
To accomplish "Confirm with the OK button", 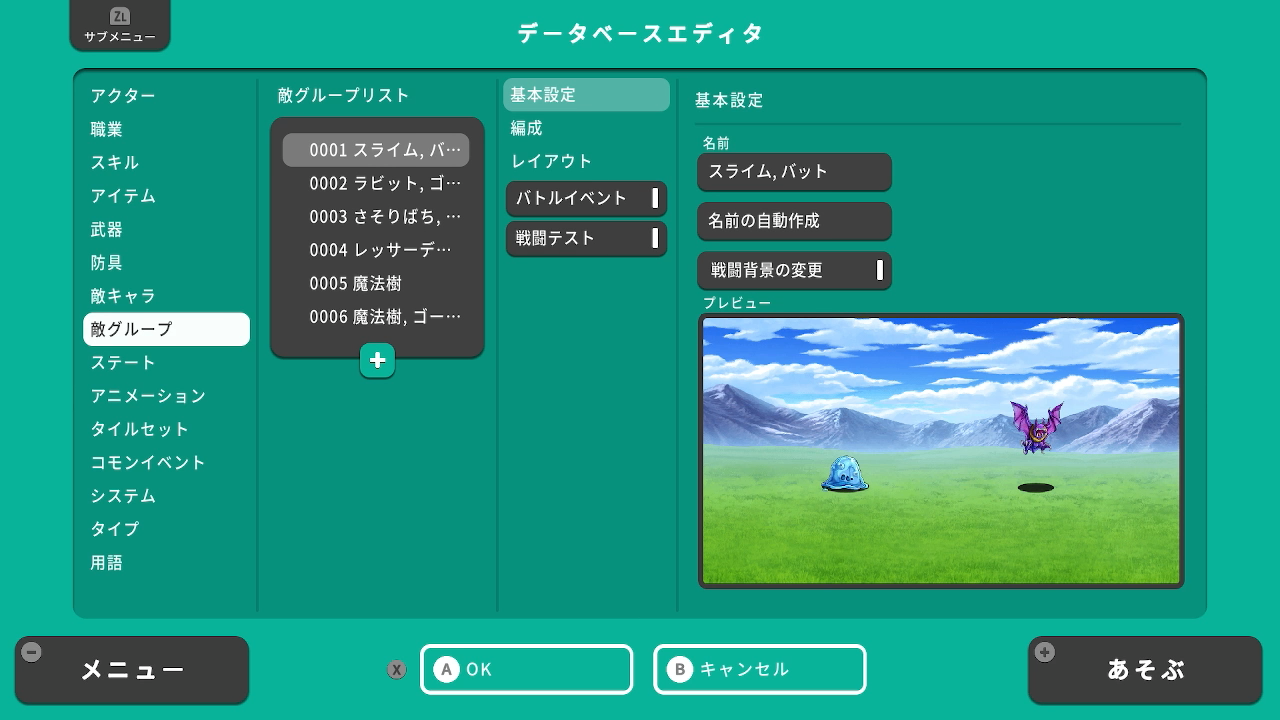I will pos(526,669).
